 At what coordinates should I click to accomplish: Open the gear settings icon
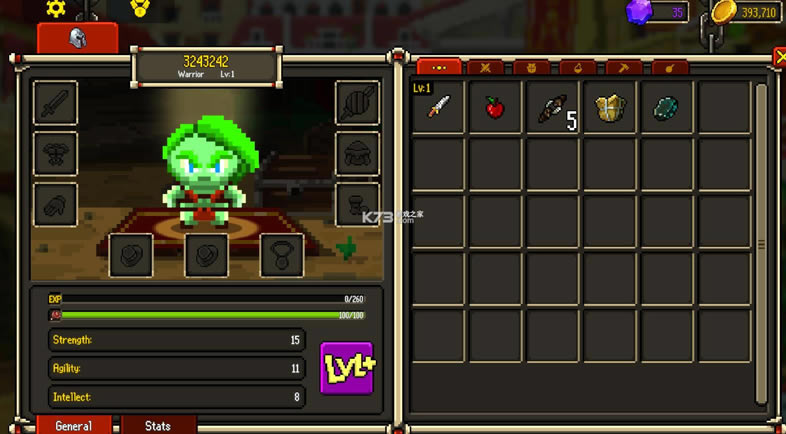(57, 8)
